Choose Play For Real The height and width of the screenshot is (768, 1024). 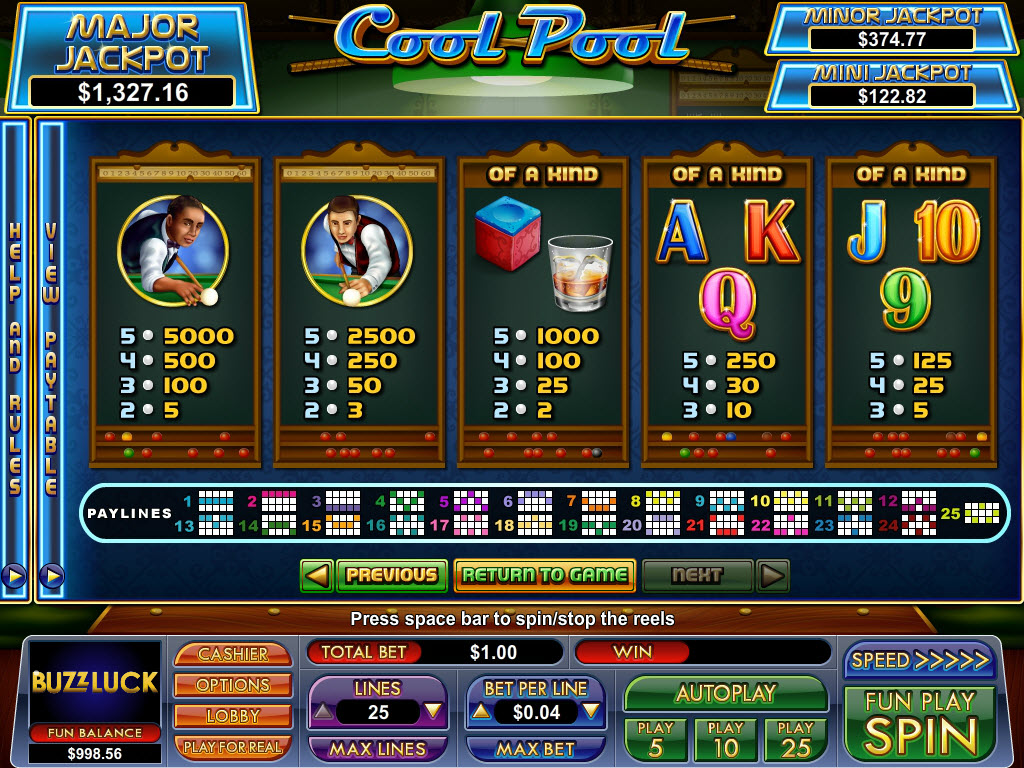[x=233, y=747]
